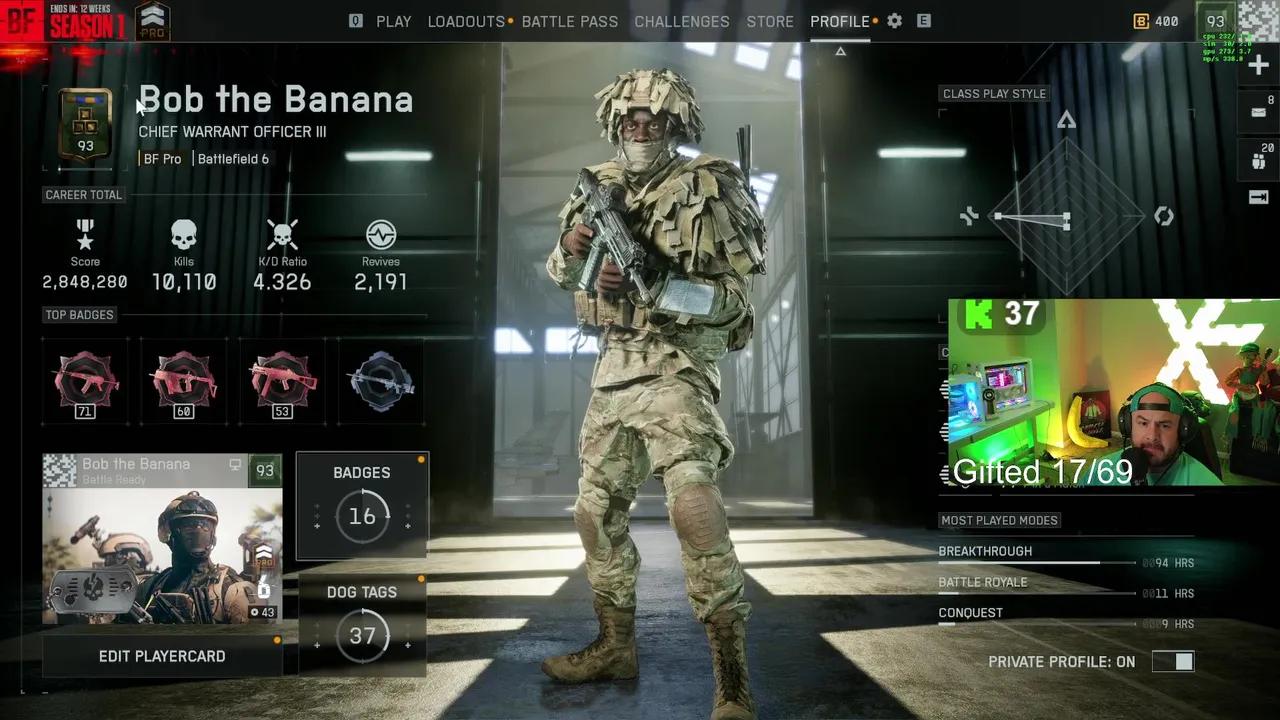The height and width of the screenshot is (720, 1280).
Task: Go to the BATTLE PASS tab
Action: [569, 21]
